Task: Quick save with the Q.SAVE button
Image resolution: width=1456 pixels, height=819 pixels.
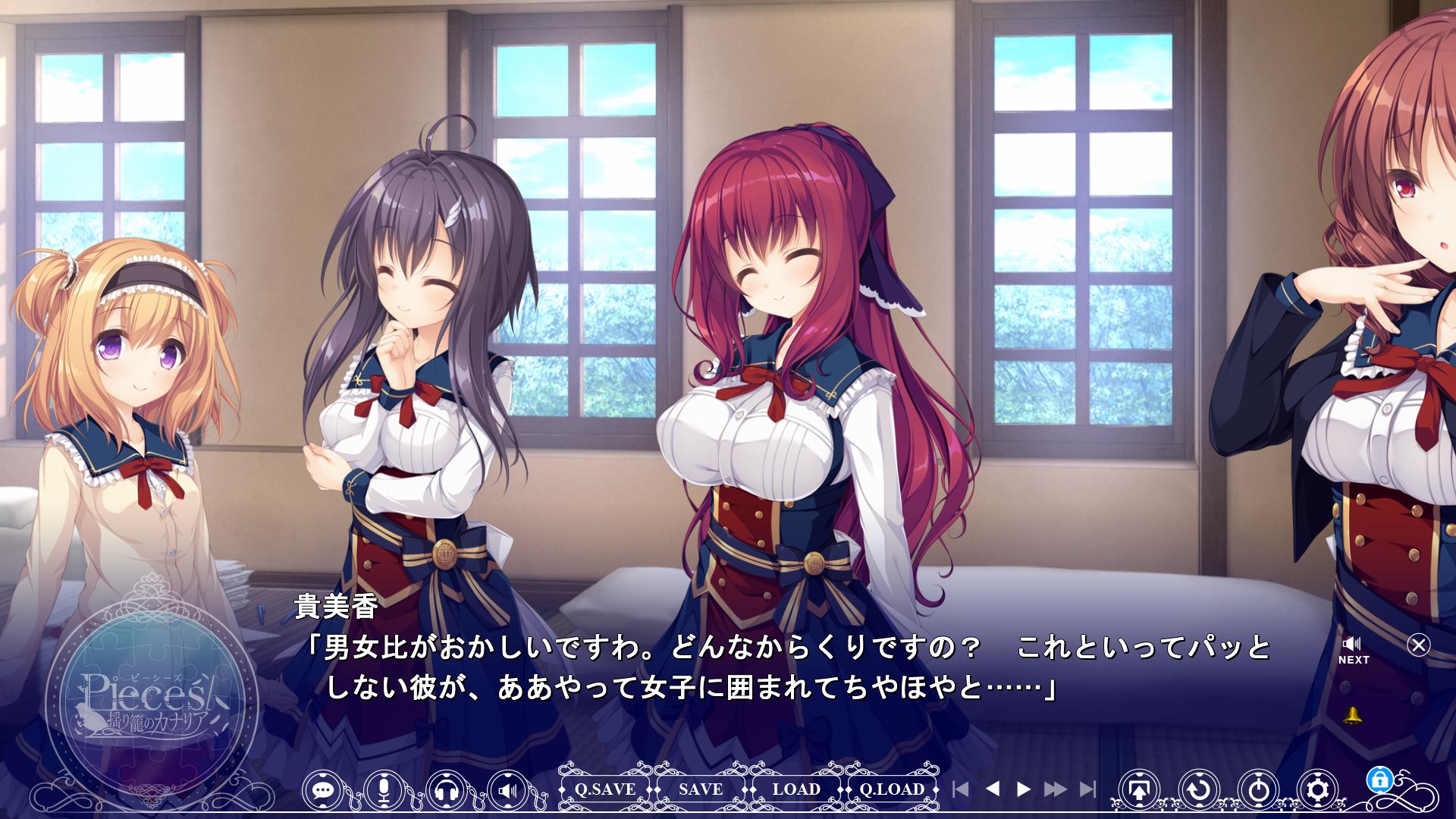Action: pos(604,789)
